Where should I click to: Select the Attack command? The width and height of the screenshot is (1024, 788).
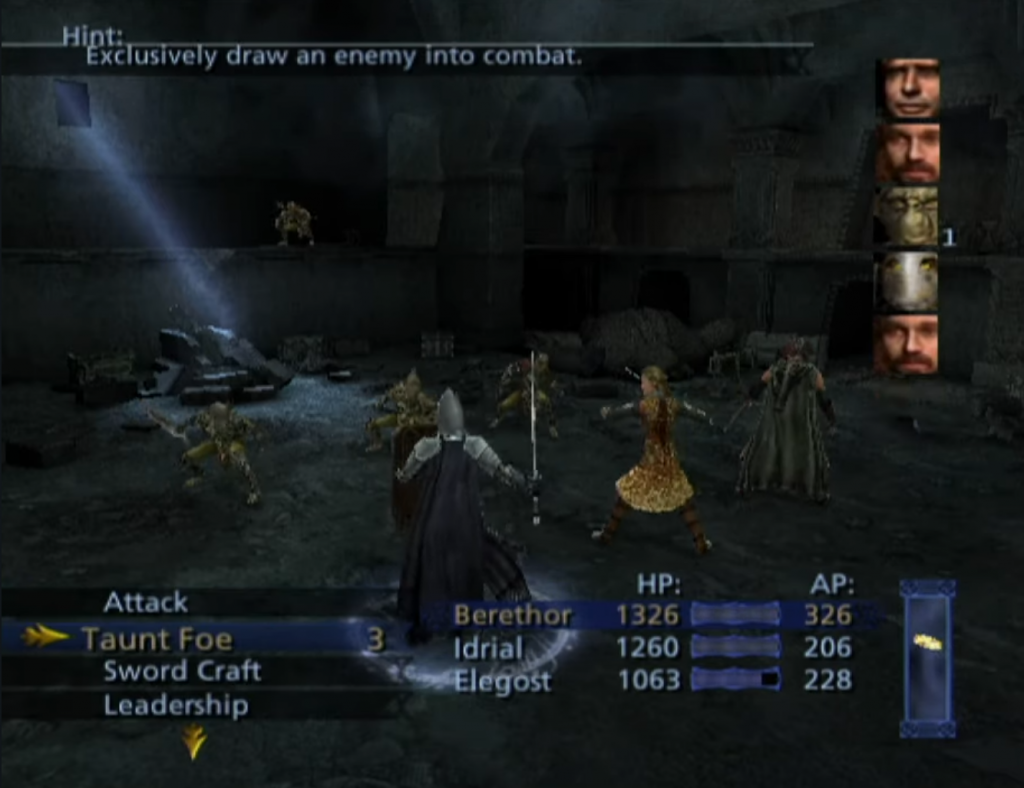click(146, 602)
